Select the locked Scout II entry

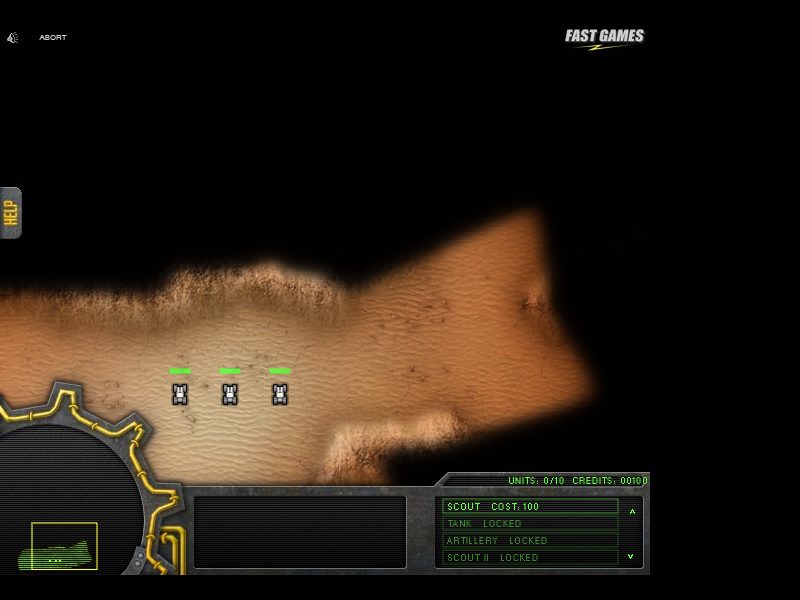click(x=530, y=558)
